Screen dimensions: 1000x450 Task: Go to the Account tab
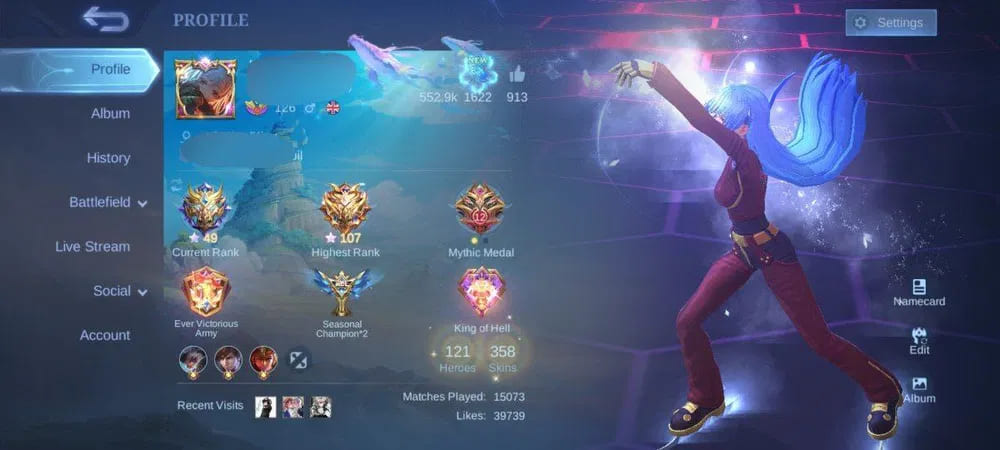tap(105, 336)
